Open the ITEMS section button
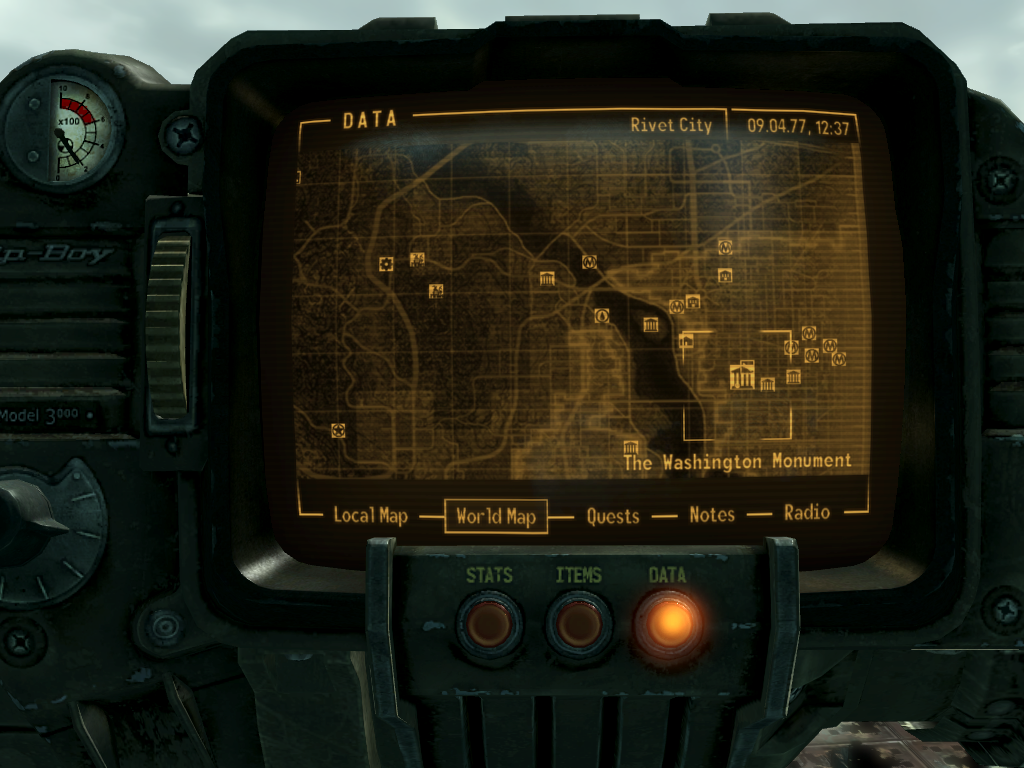Screen dimensions: 1024x768 [x=579, y=624]
